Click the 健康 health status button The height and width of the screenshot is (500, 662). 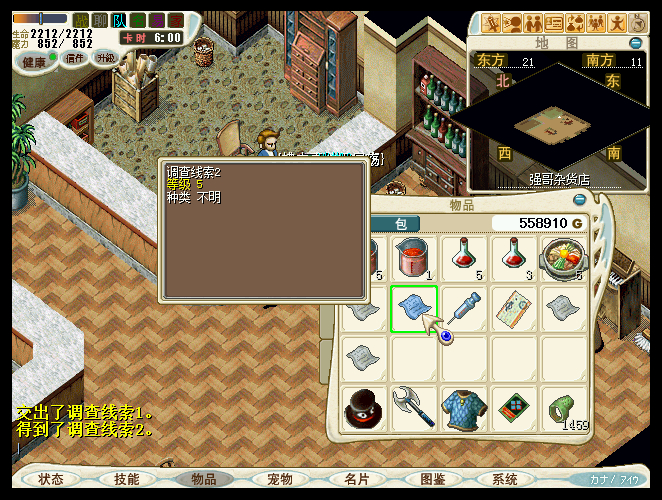click(x=36, y=62)
